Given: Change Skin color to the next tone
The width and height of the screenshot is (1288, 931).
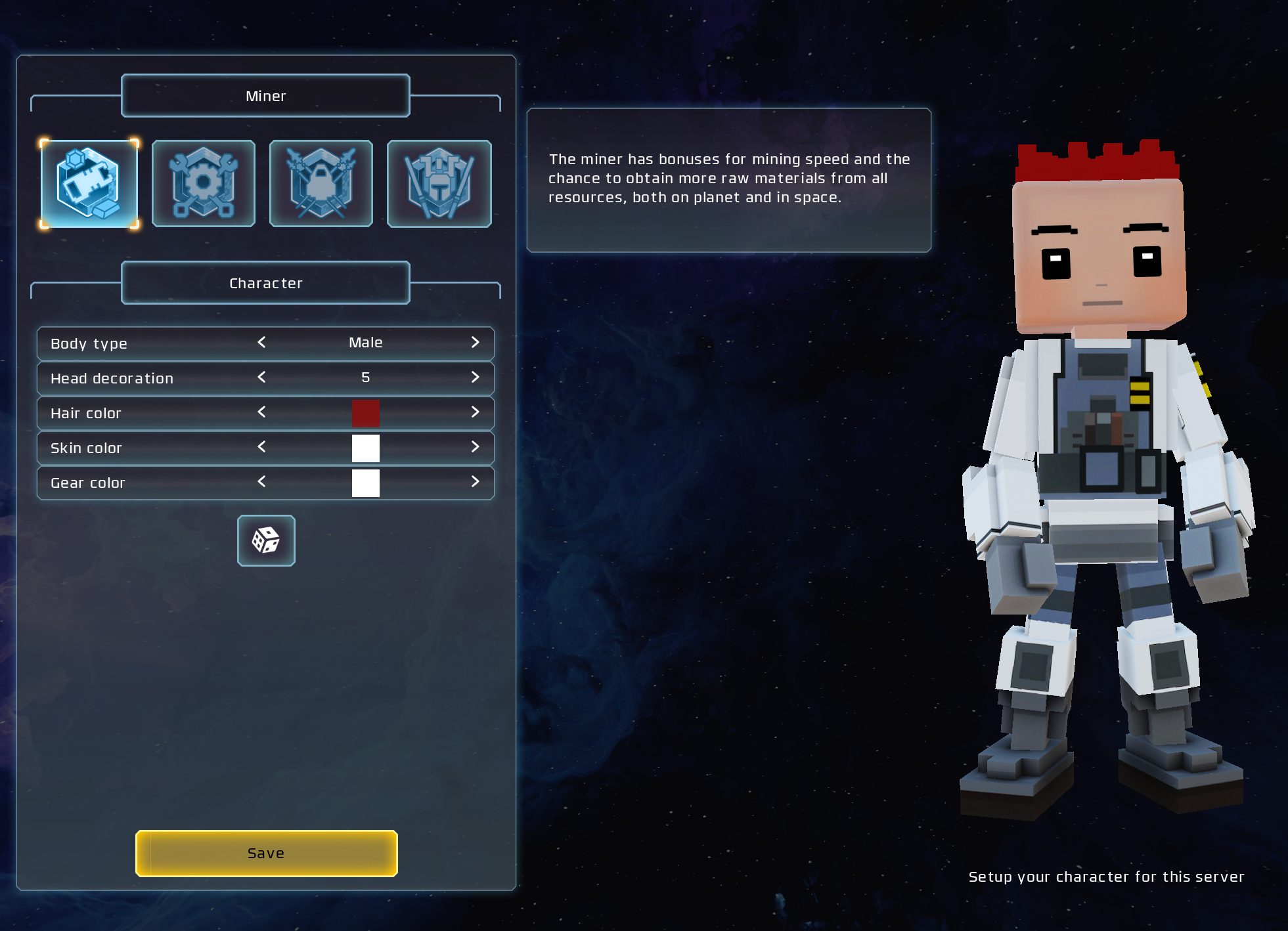Looking at the screenshot, I should (x=475, y=447).
